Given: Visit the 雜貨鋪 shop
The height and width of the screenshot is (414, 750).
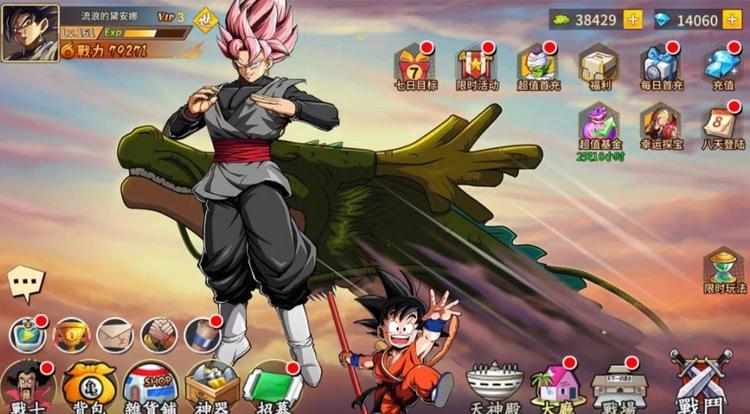Looking at the screenshot, I should (x=151, y=385).
